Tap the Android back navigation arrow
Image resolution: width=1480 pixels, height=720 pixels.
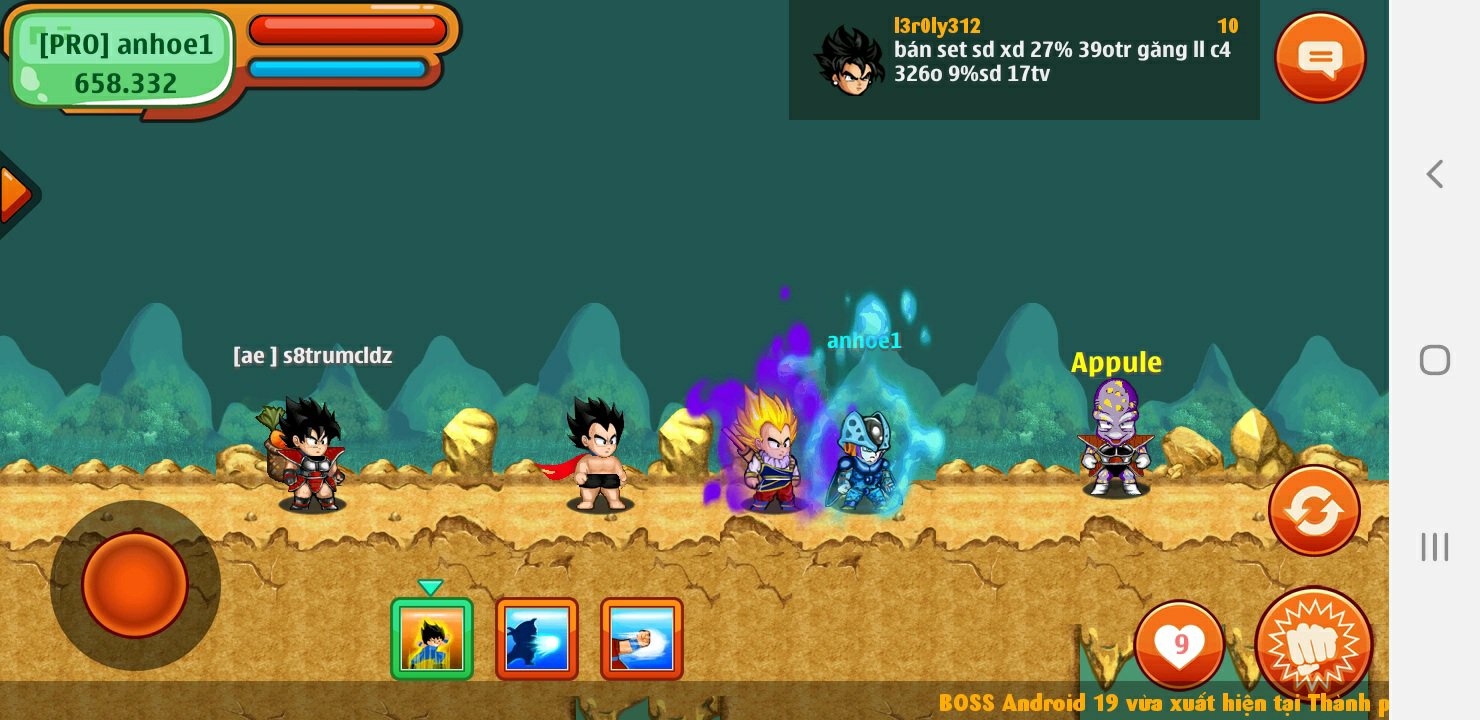(x=1434, y=174)
